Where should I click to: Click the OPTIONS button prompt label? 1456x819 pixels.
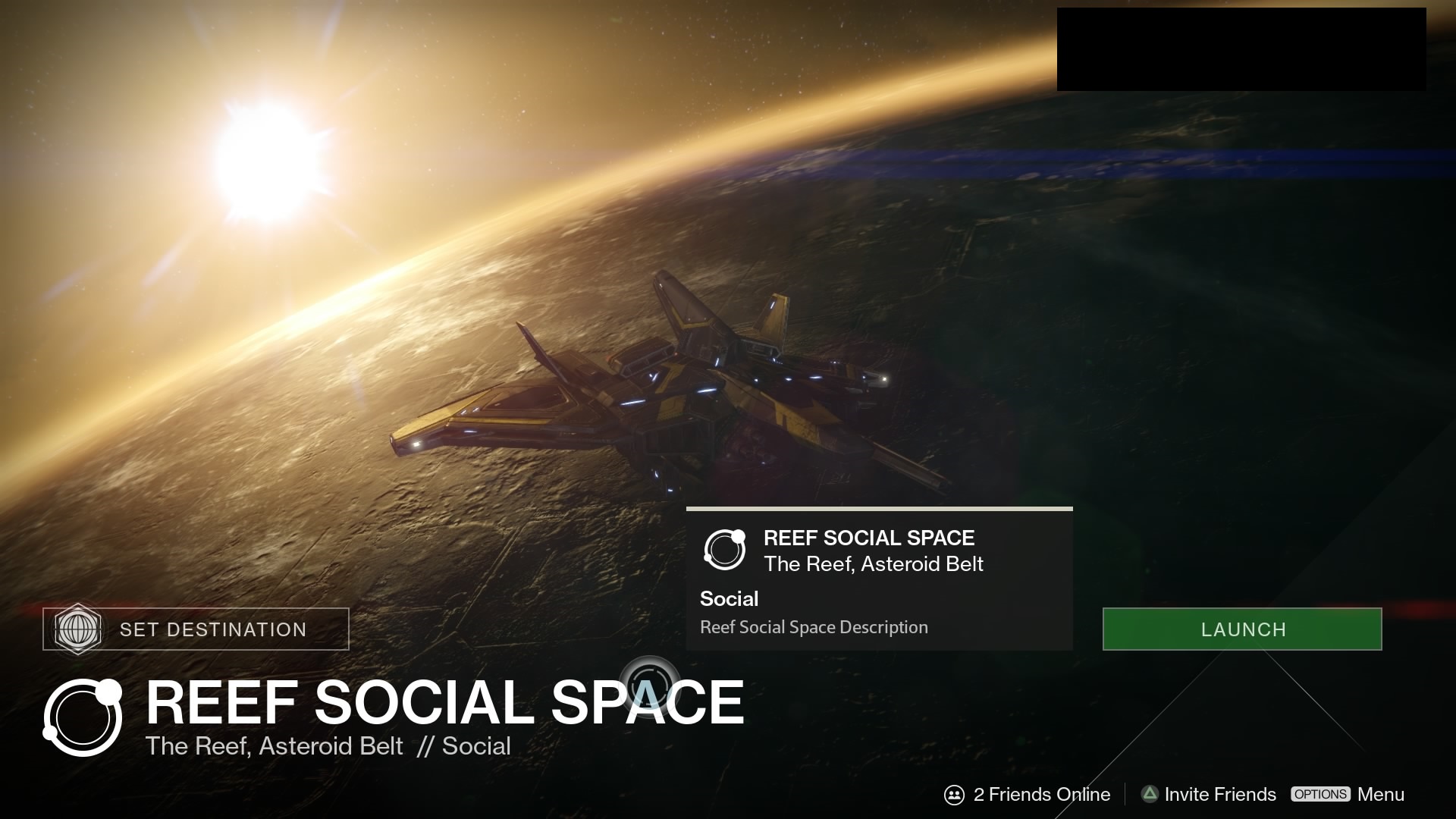click(x=1321, y=795)
